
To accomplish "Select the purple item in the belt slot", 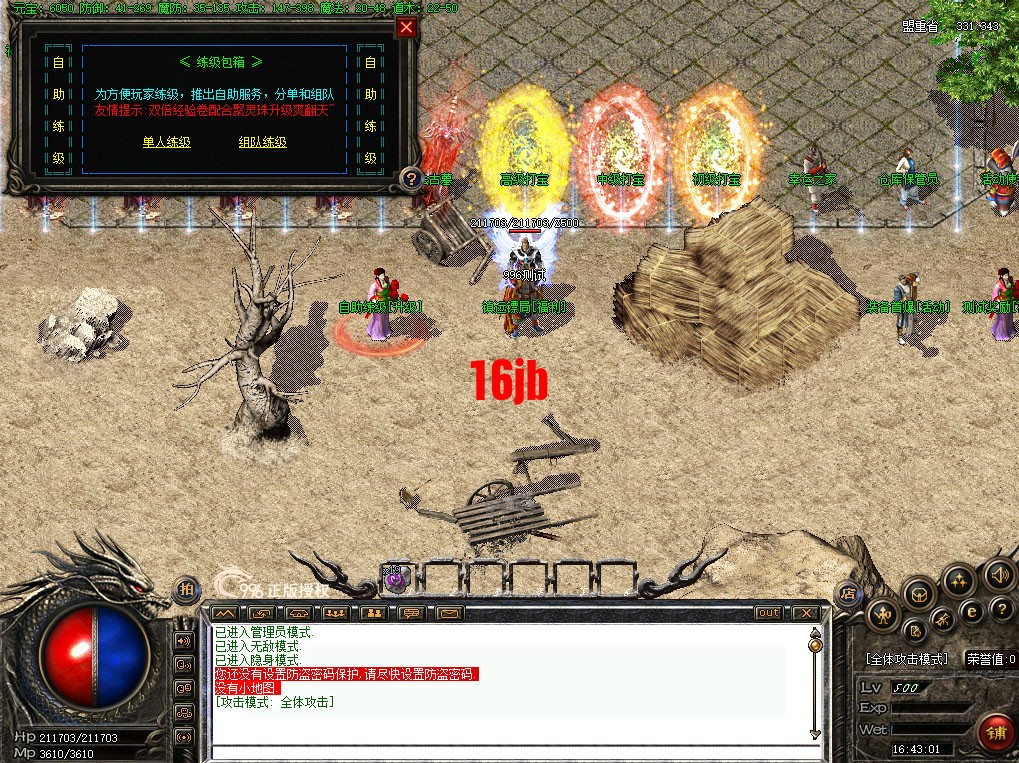I will pyautogui.click(x=394, y=575).
